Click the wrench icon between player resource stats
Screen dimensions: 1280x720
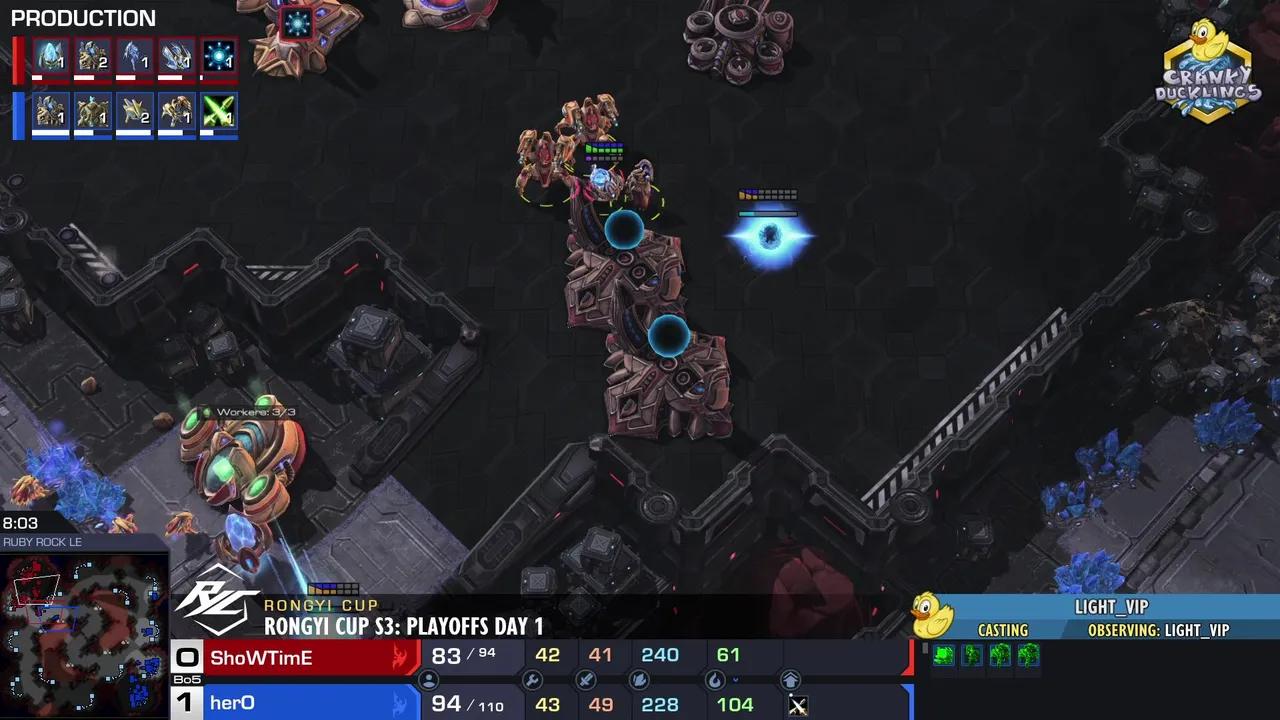click(533, 681)
